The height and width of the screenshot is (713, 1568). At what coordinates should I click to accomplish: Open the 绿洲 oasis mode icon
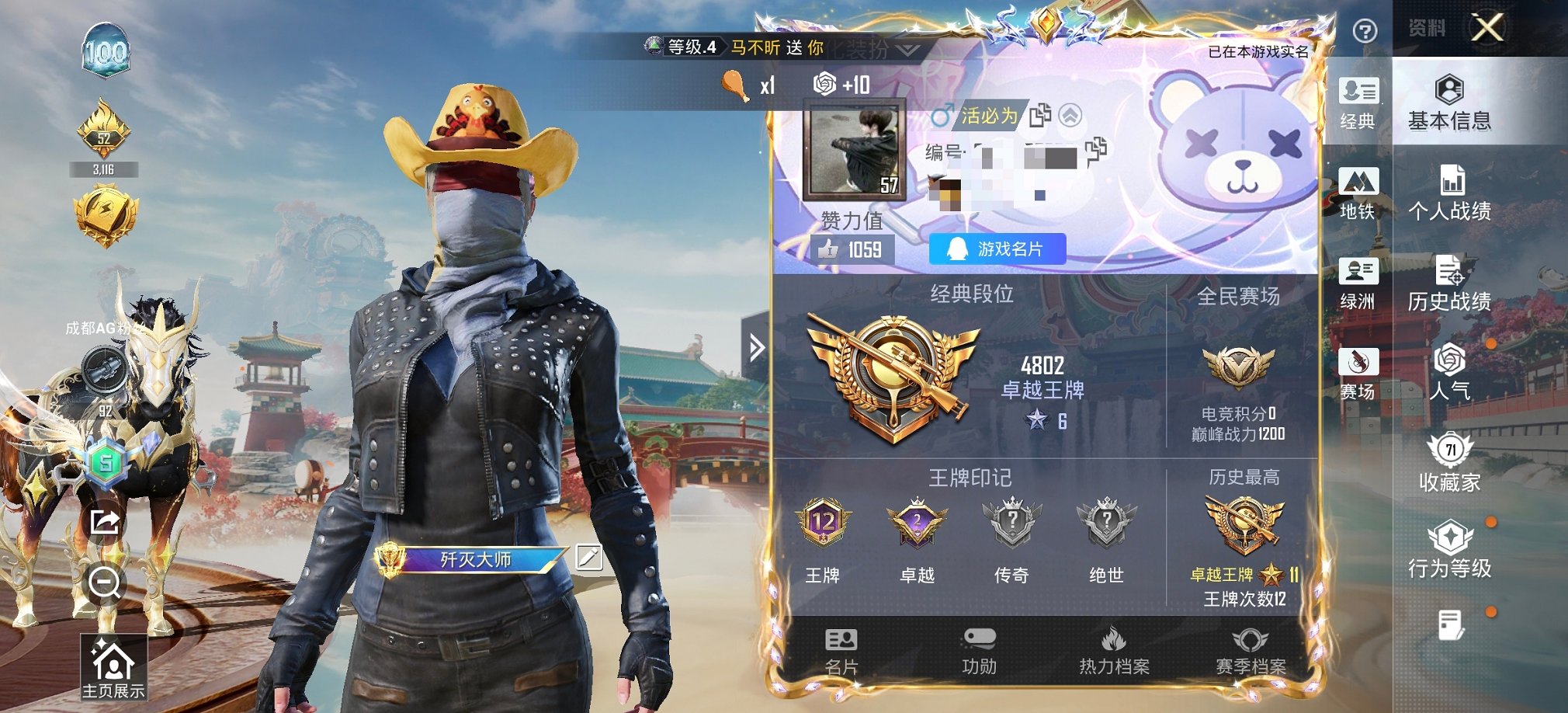click(1361, 283)
